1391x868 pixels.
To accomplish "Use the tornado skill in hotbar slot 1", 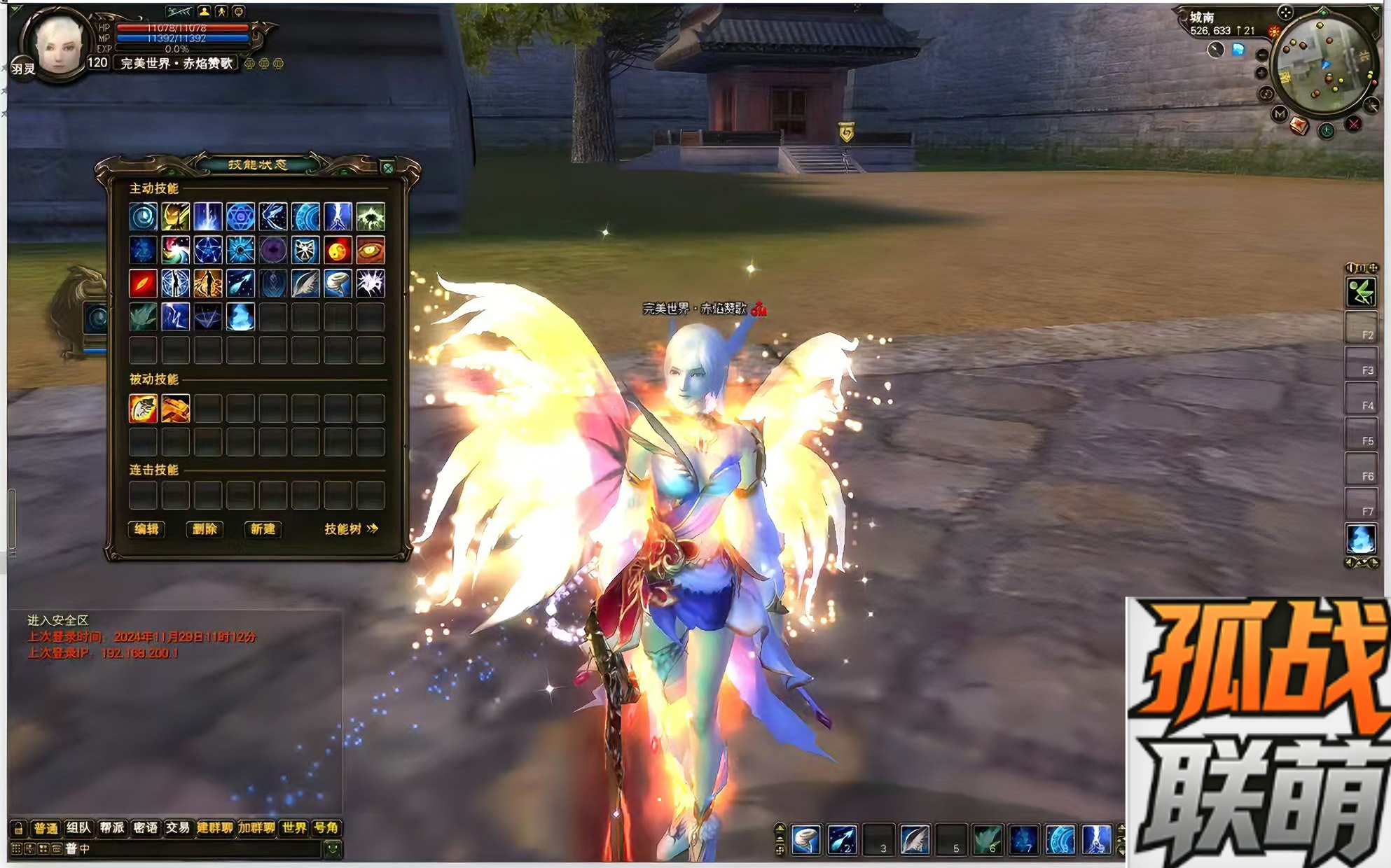I will point(806,839).
